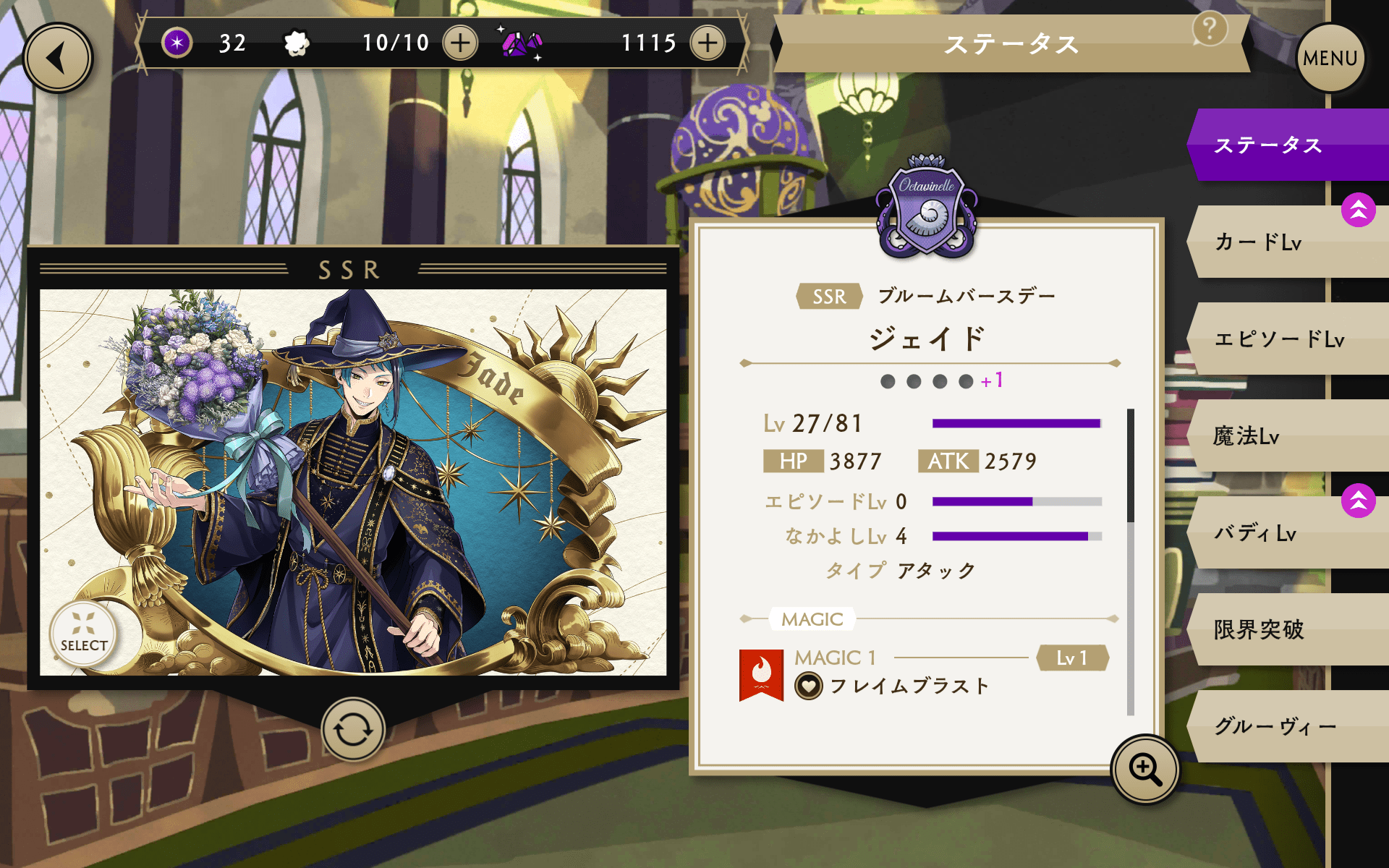Enlarge details with the magnifier button
Image resolution: width=1389 pixels, height=868 pixels.
pyautogui.click(x=1145, y=769)
